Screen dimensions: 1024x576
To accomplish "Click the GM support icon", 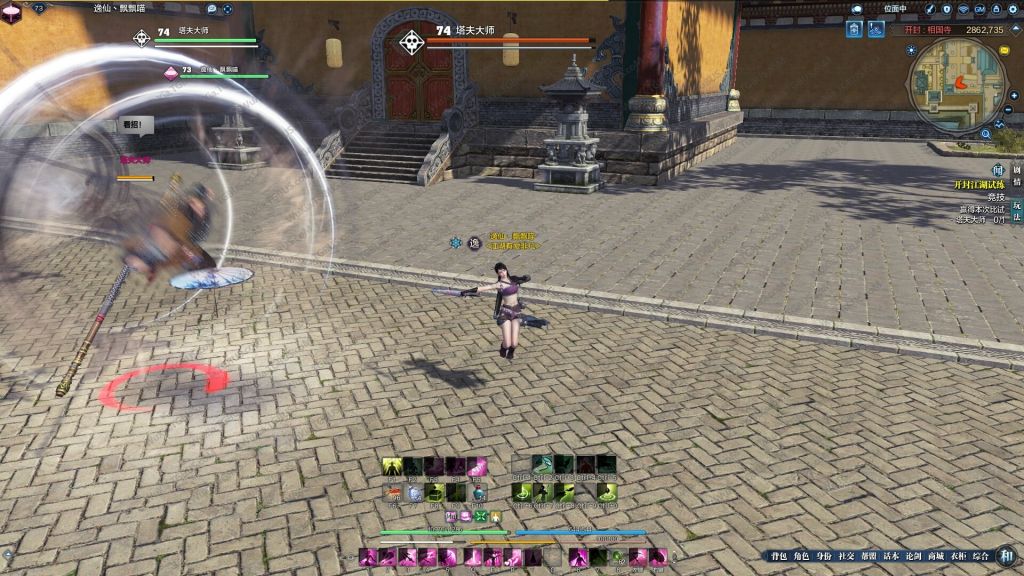I will (x=980, y=9).
